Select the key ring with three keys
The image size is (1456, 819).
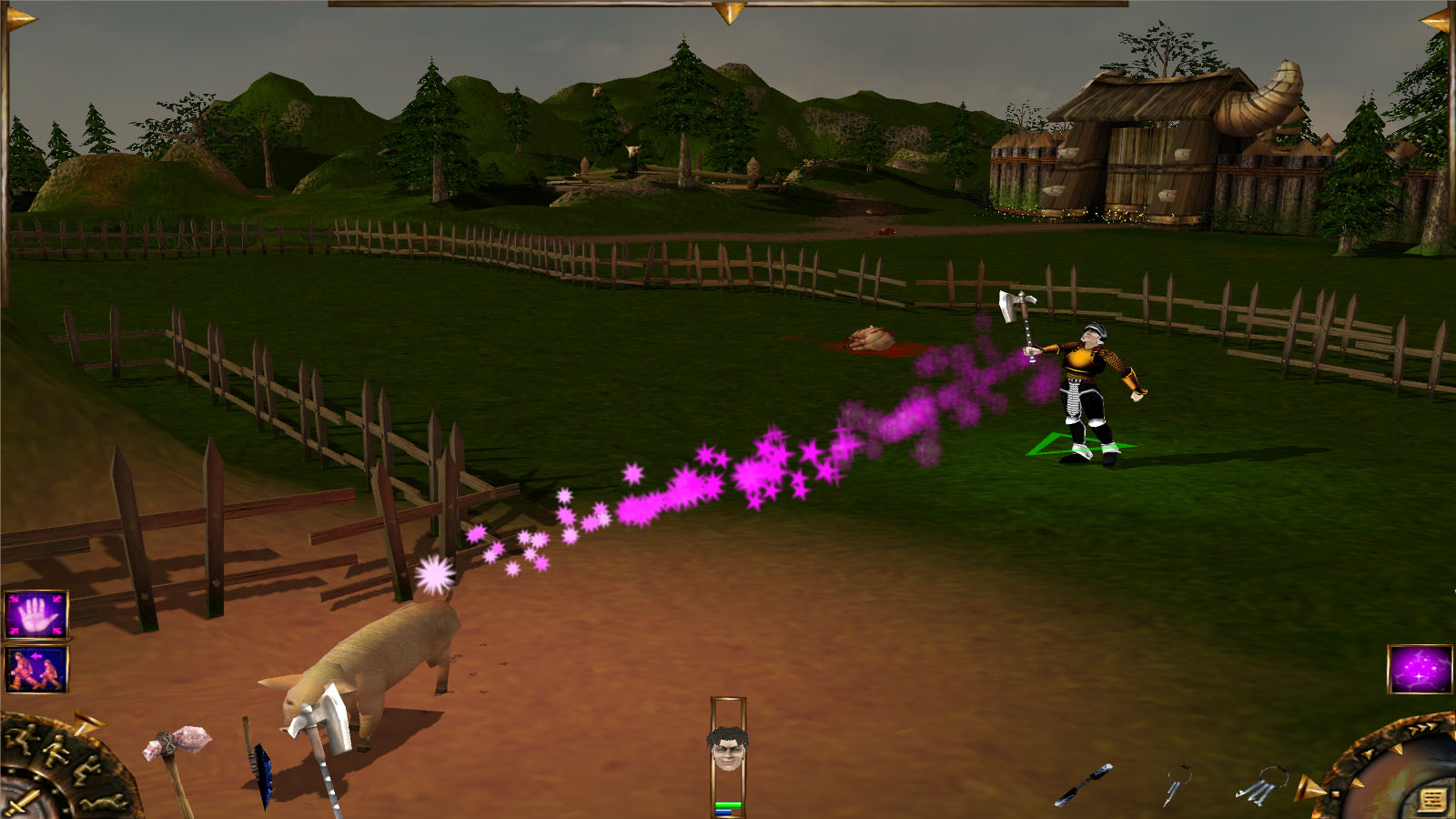(1259, 784)
